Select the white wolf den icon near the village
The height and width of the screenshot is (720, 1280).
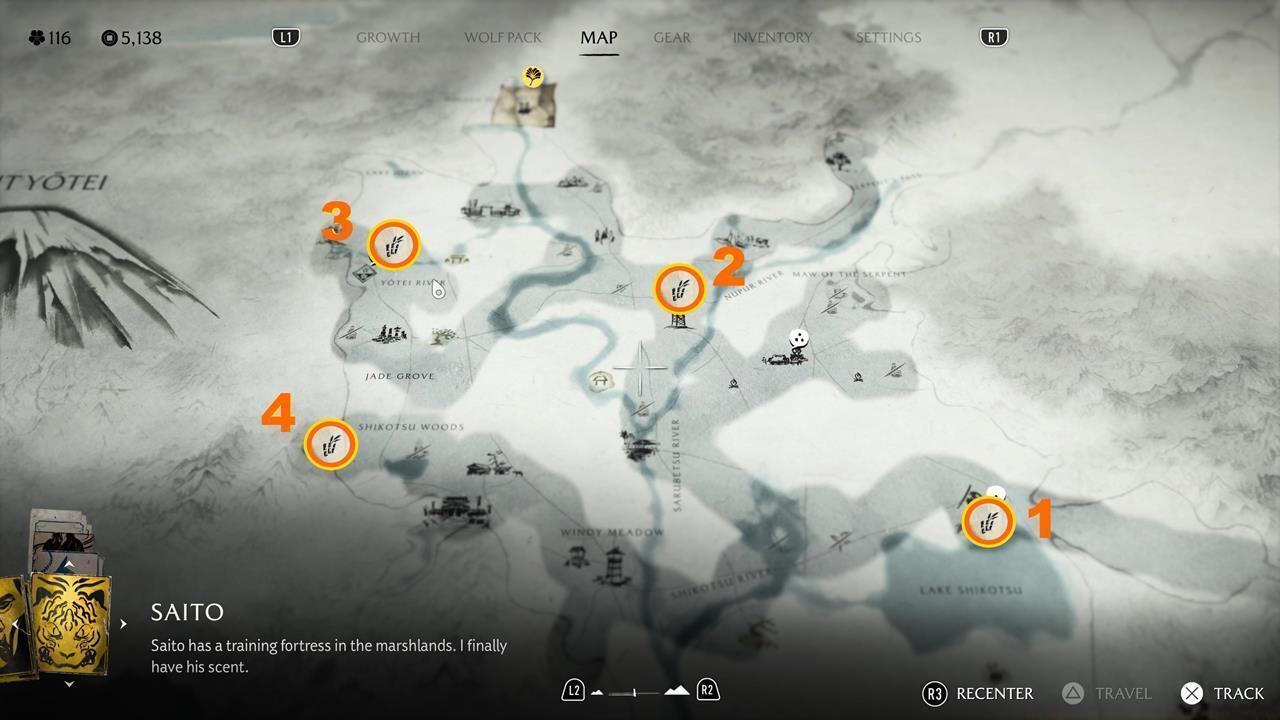click(799, 338)
